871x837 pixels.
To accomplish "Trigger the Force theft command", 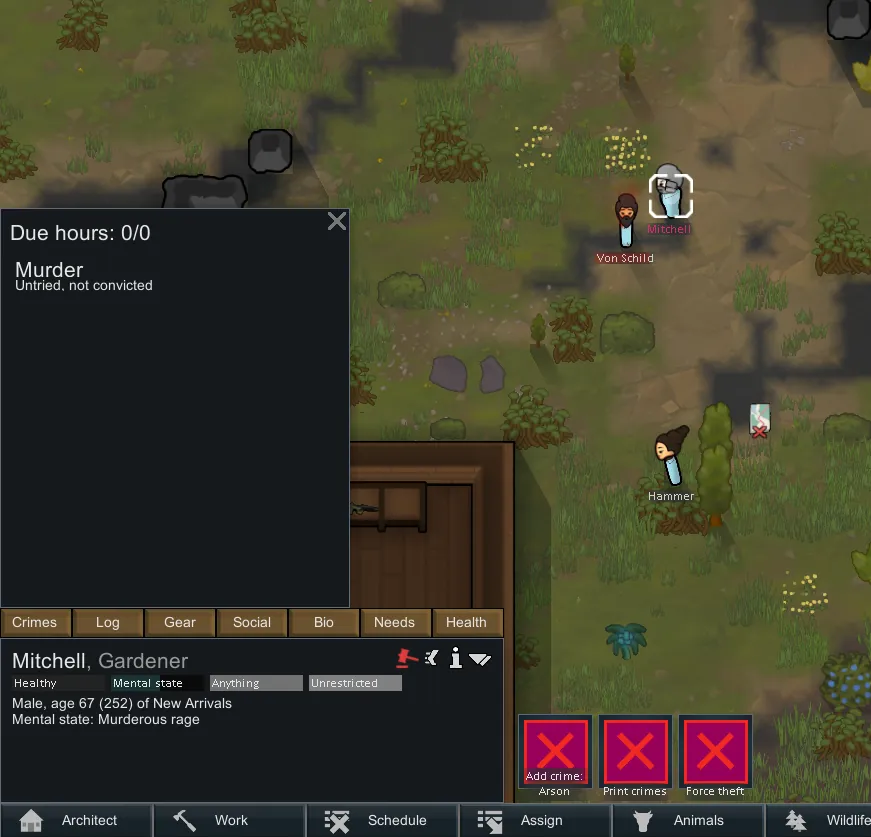I will click(x=715, y=751).
